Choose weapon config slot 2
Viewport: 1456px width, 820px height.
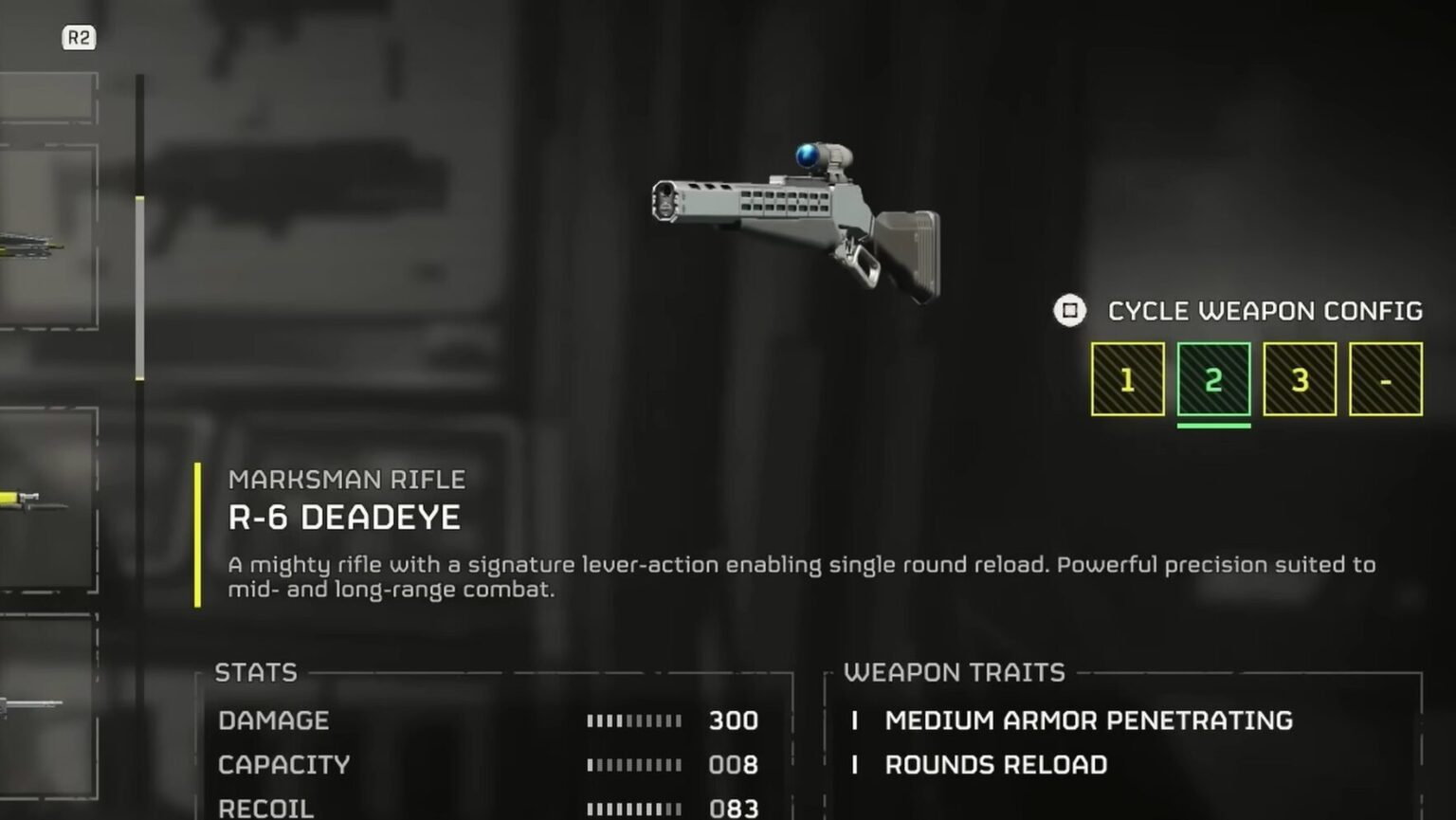1213,379
